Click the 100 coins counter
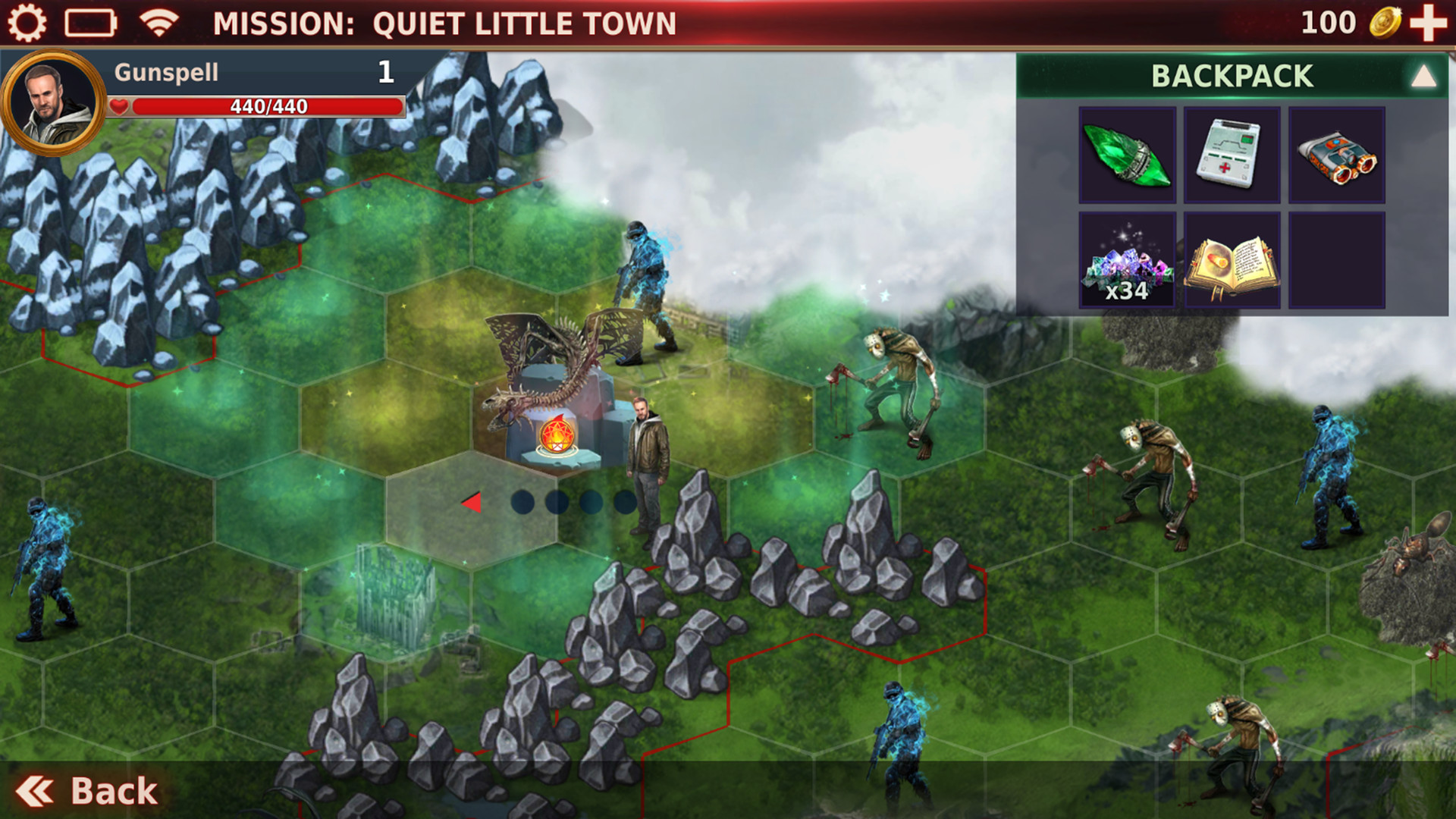 [x=1329, y=23]
